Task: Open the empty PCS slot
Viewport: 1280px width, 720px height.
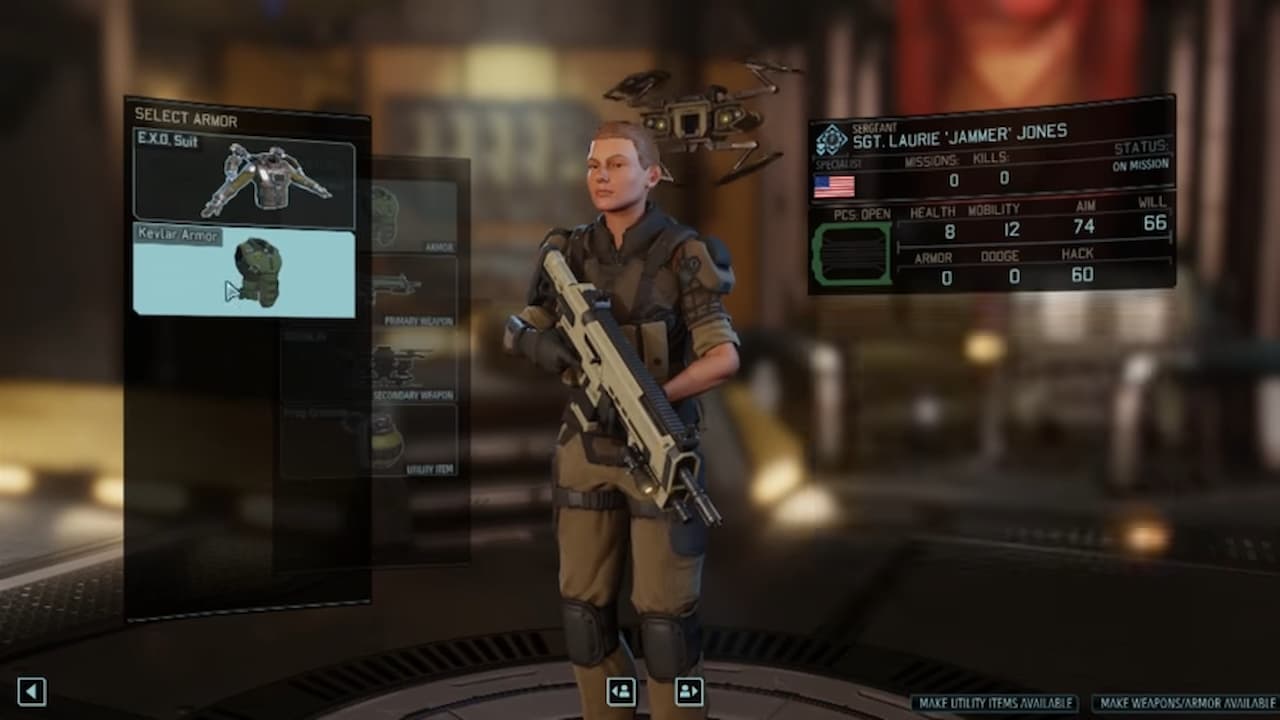Action: (x=853, y=250)
